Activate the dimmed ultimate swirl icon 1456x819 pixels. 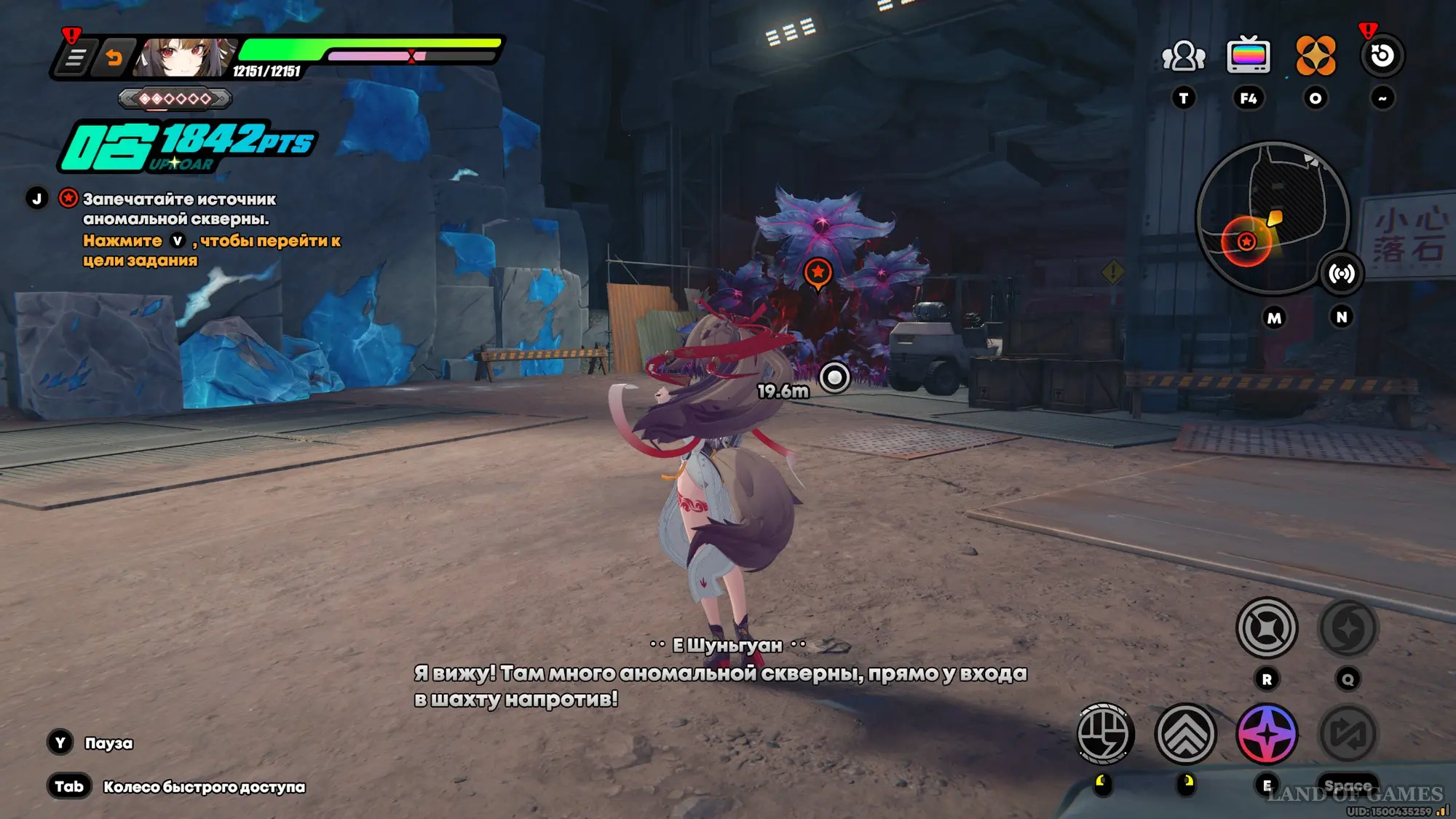(1348, 628)
